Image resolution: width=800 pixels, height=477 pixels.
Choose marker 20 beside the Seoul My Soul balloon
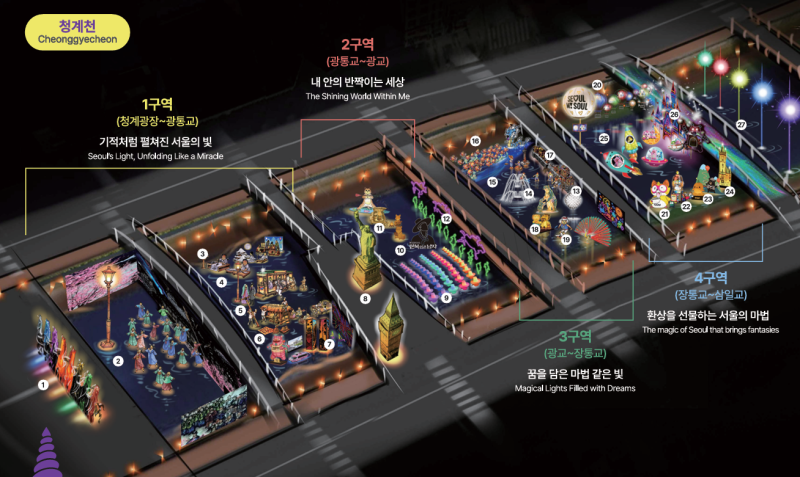pyautogui.click(x=597, y=86)
